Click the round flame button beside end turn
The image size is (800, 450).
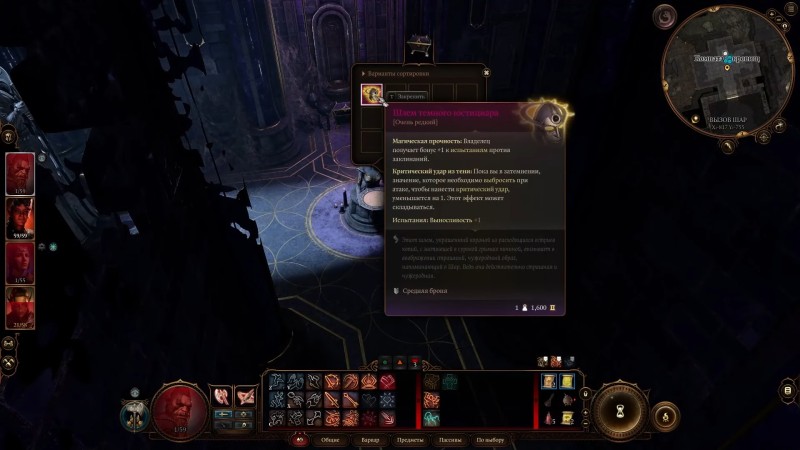(x=667, y=413)
